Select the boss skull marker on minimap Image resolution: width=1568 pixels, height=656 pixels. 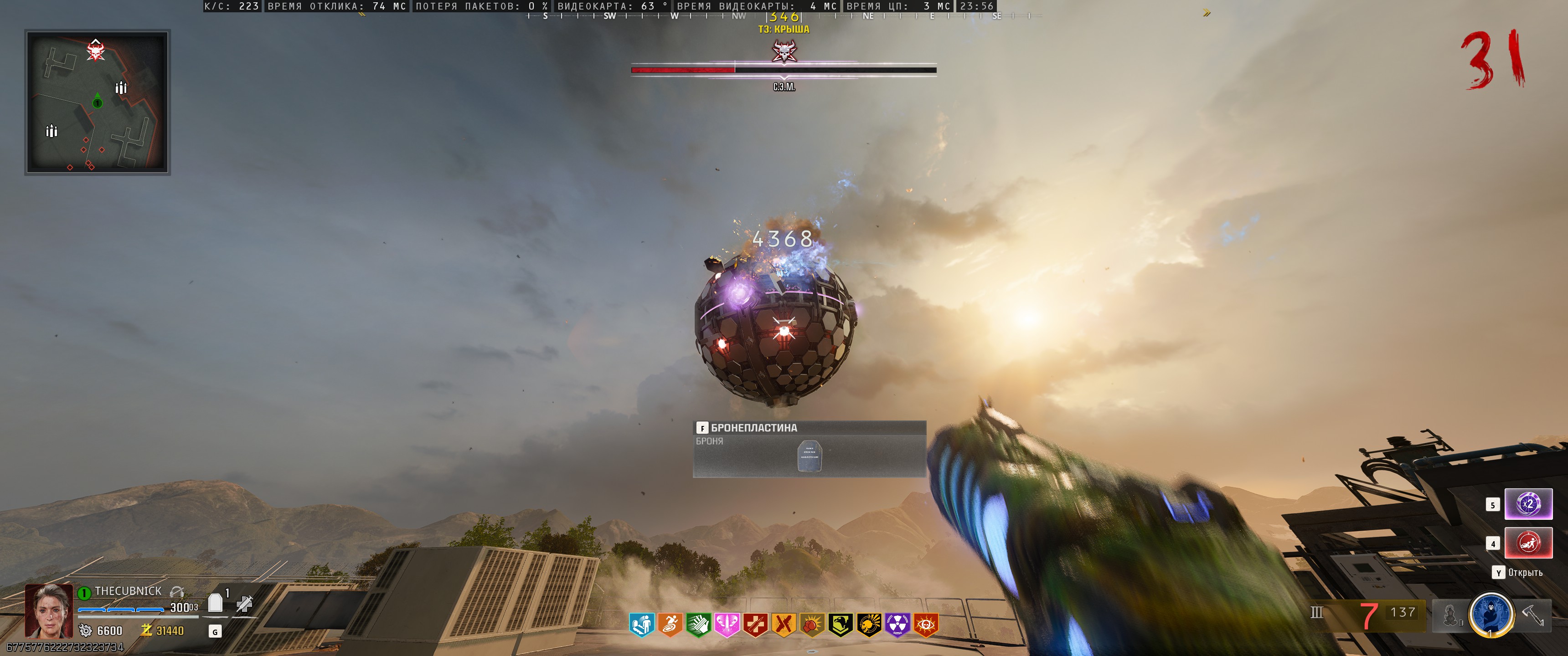[96, 50]
